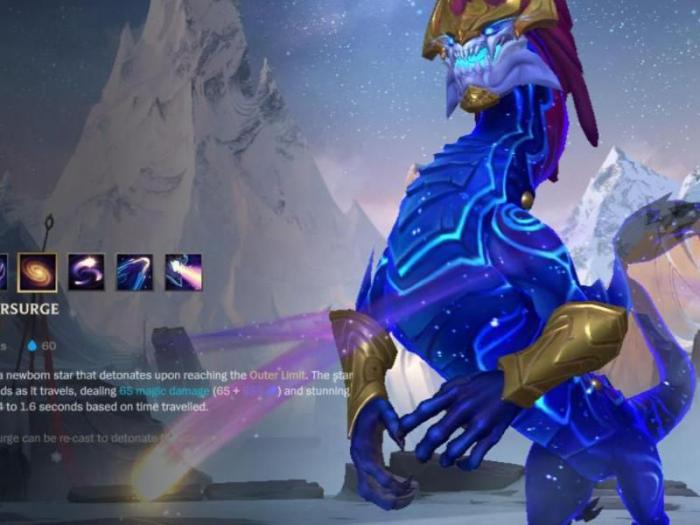This screenshot has width=700, height=525.
Task: Open the blue comet dash ability icon
Action: 134,272
